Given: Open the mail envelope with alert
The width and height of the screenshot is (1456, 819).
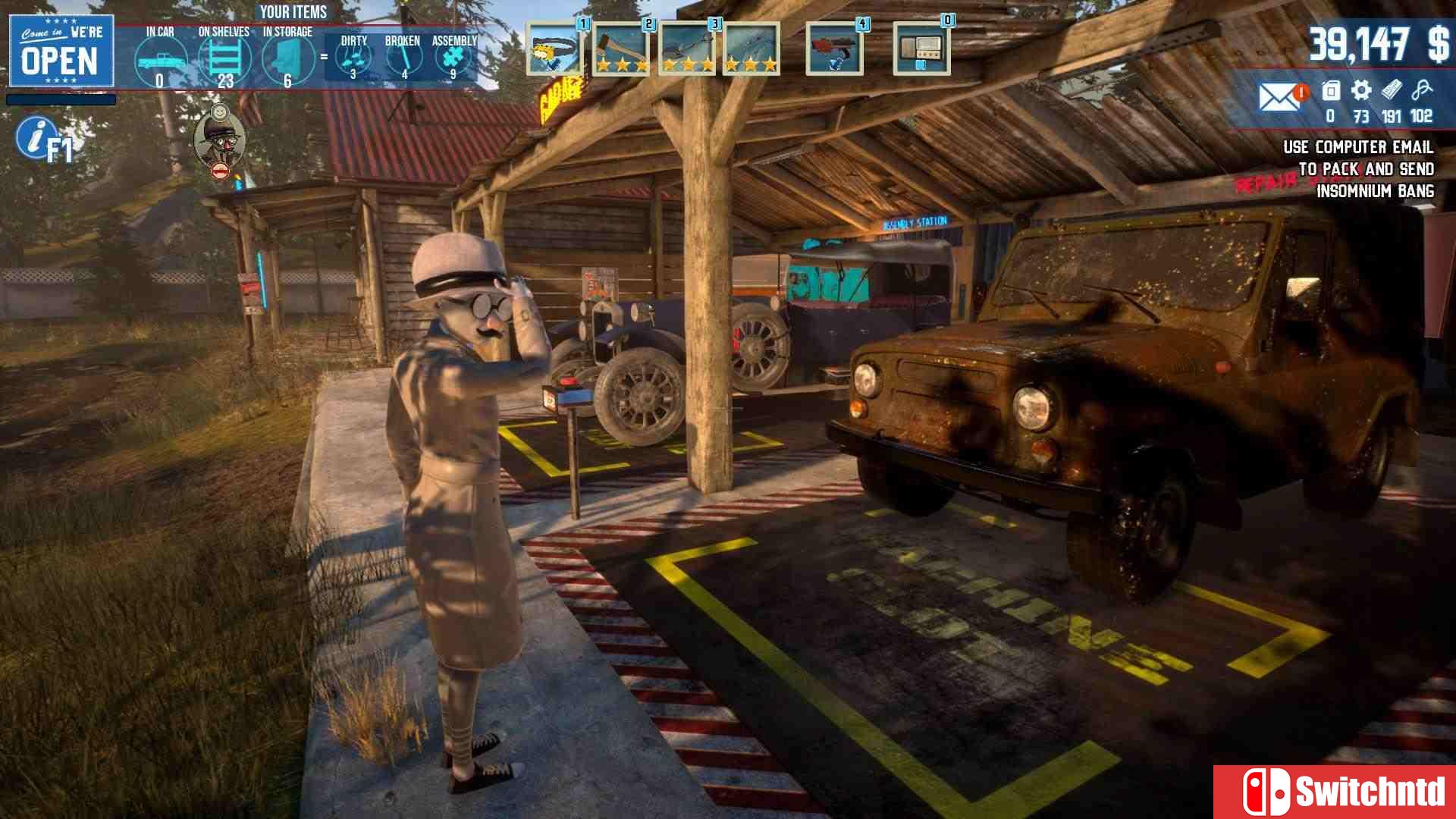Looking at the screenshot, I should pos(1279,96).
